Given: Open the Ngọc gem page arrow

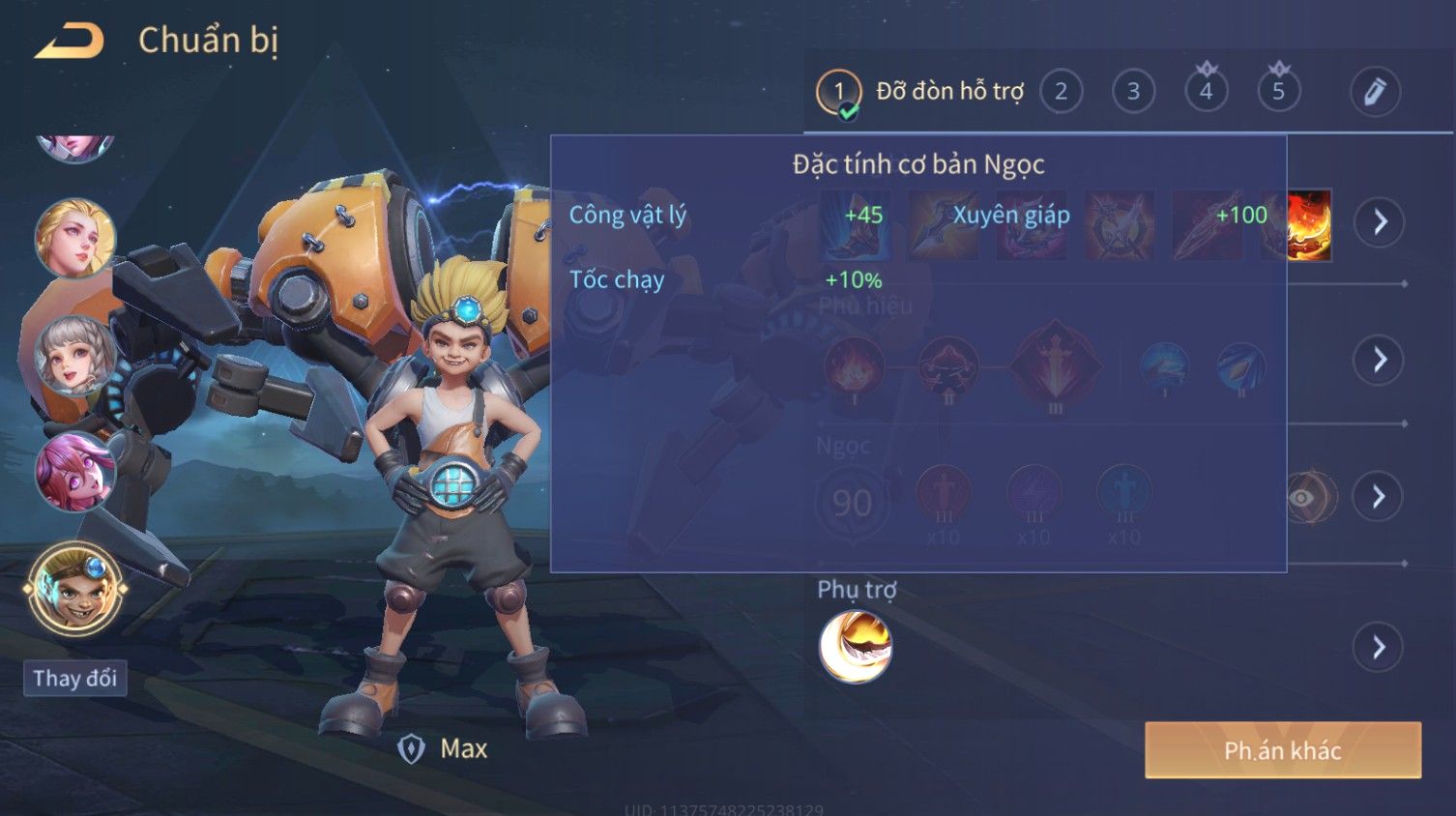Looking at the screenshot, I should point(1379,497).
